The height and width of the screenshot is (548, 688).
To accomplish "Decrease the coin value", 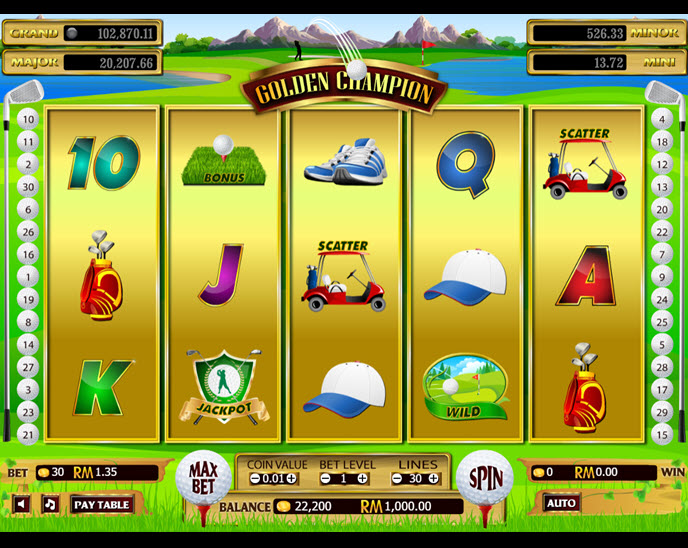I will pyautogui.click(x=255, y=478).
